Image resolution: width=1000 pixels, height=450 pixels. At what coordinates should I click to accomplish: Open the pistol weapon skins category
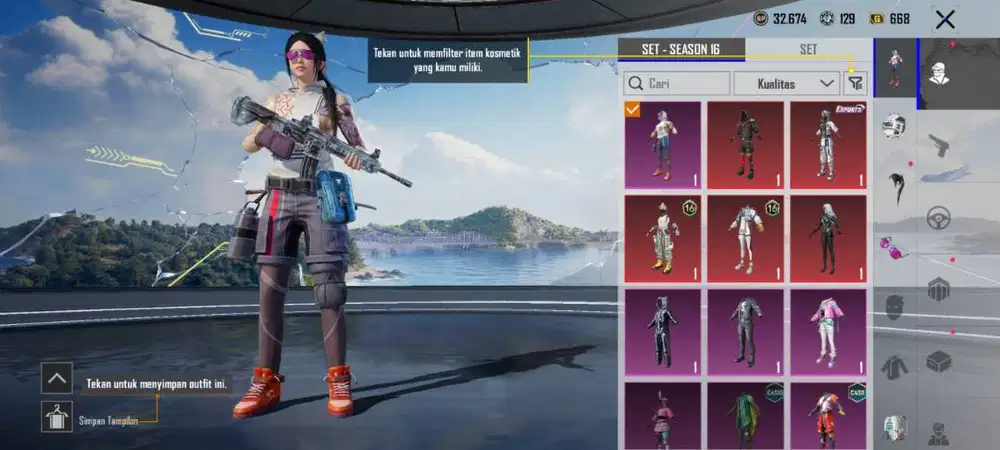tap(938, 145)
